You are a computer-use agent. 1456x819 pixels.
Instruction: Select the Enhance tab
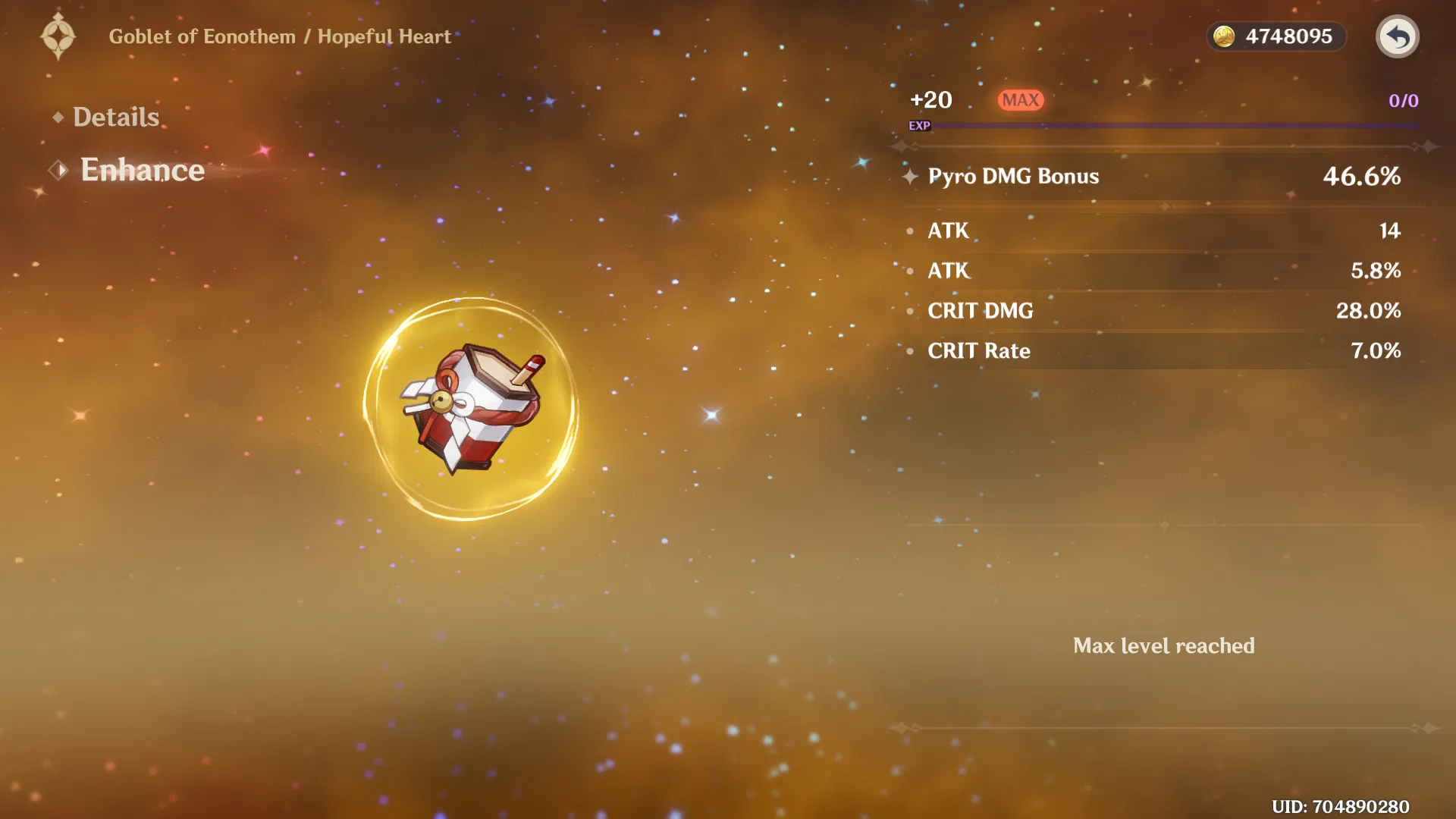(143, 170)
